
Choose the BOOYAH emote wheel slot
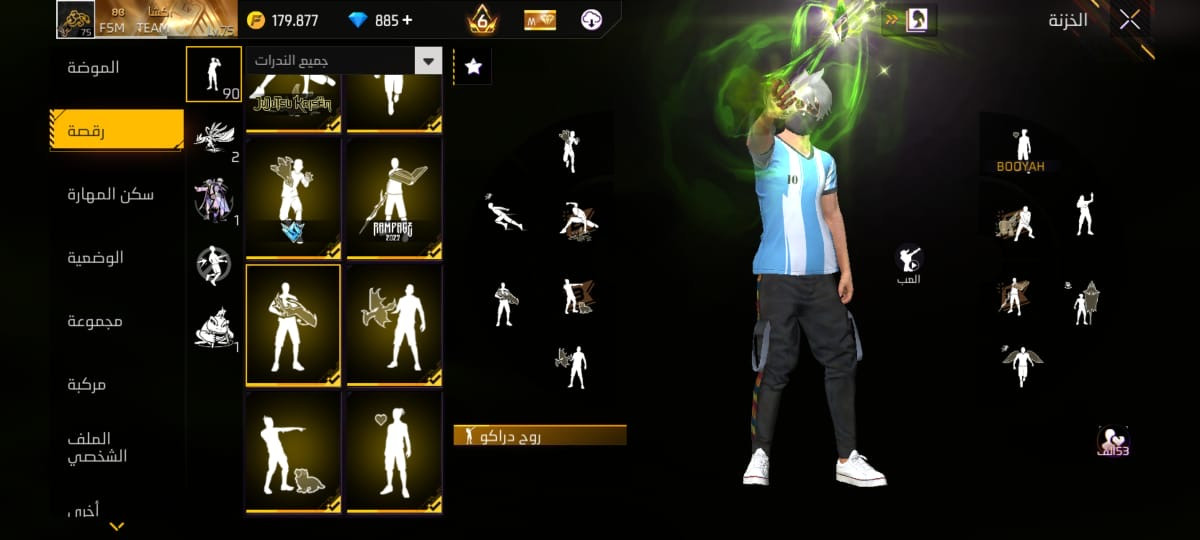[1021, 152]
